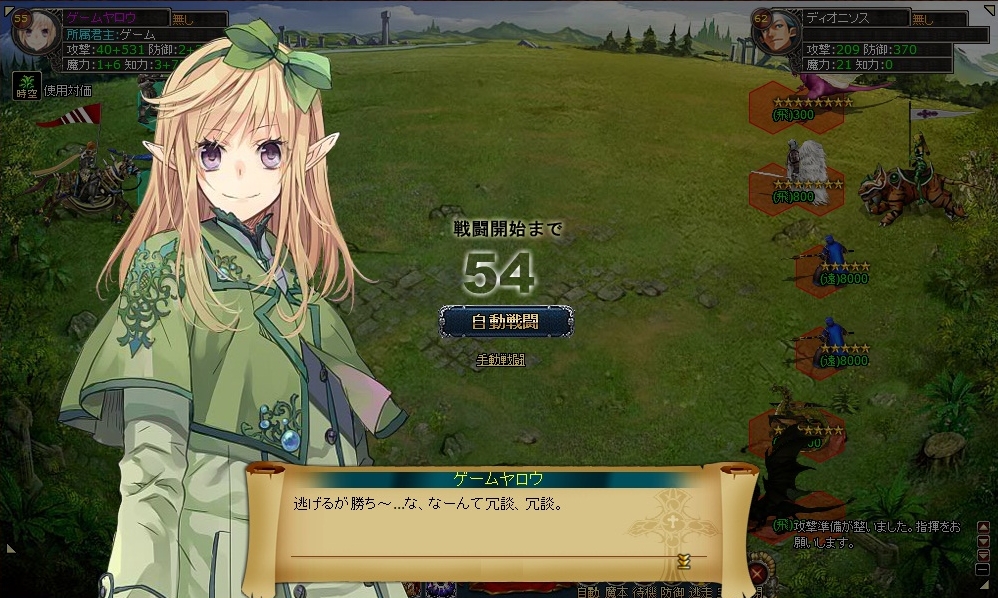Activate the 時空 skill icon
Image resolution: width=998 pixels, height=598 pixels.
[x=25, y=85]
